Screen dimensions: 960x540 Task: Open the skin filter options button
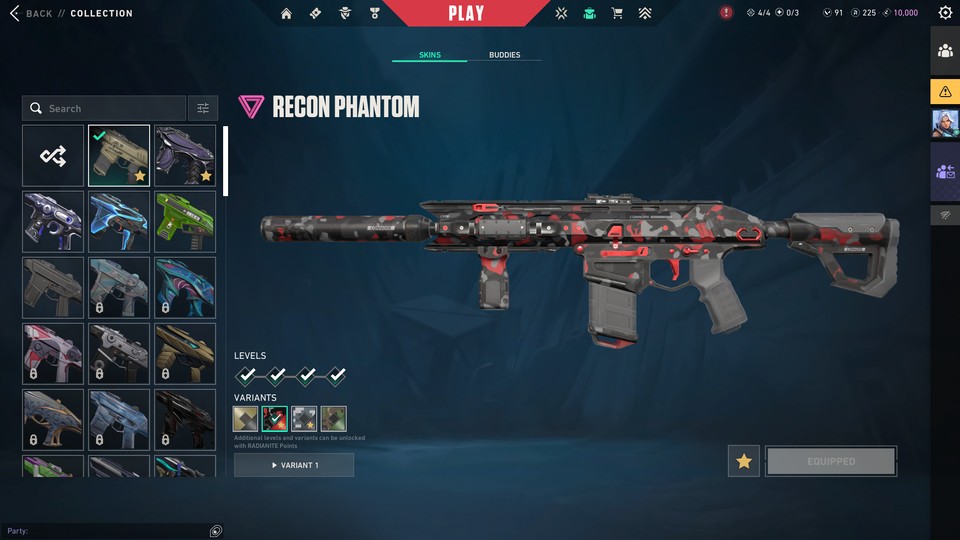click(202, 108)
